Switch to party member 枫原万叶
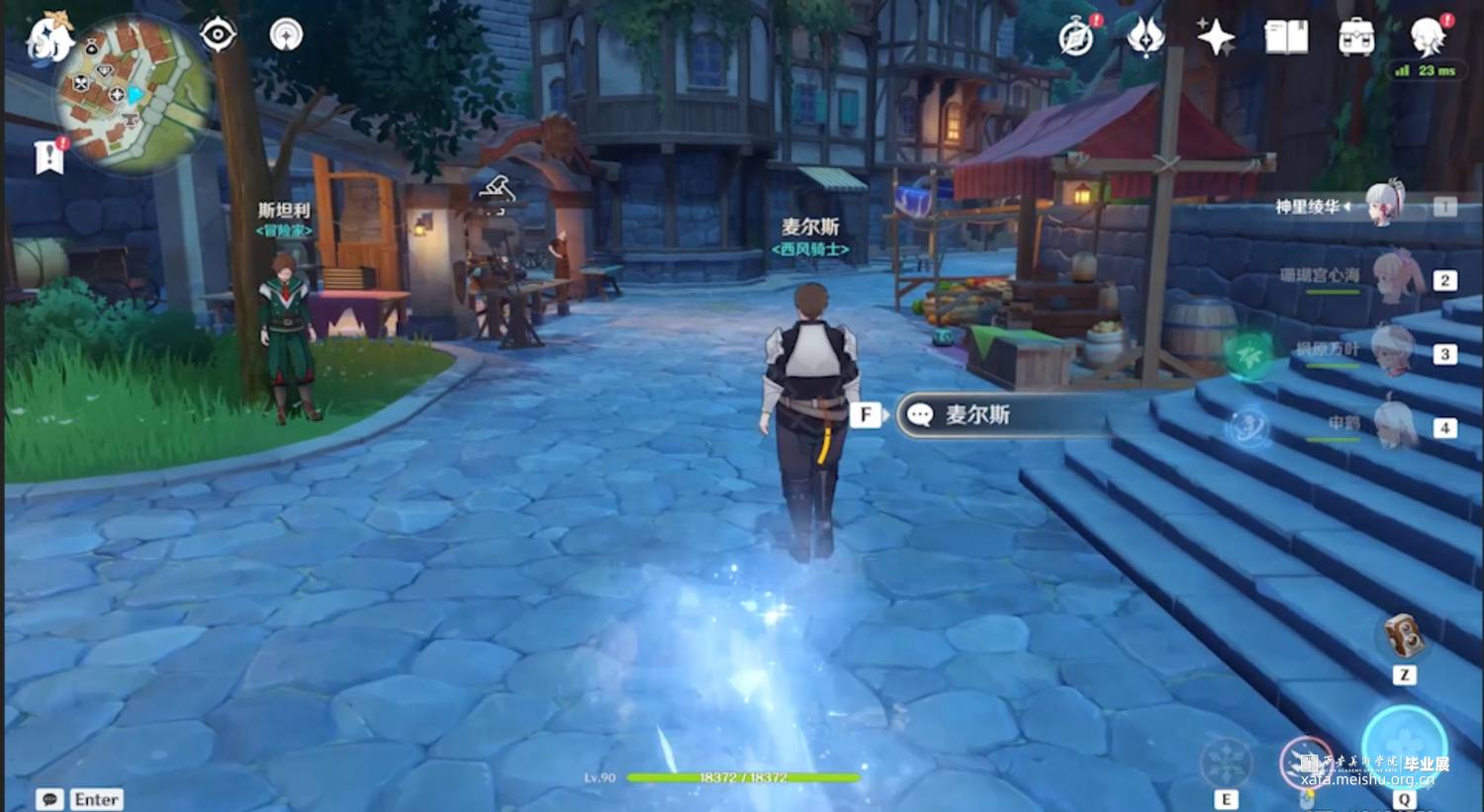 1395,351
